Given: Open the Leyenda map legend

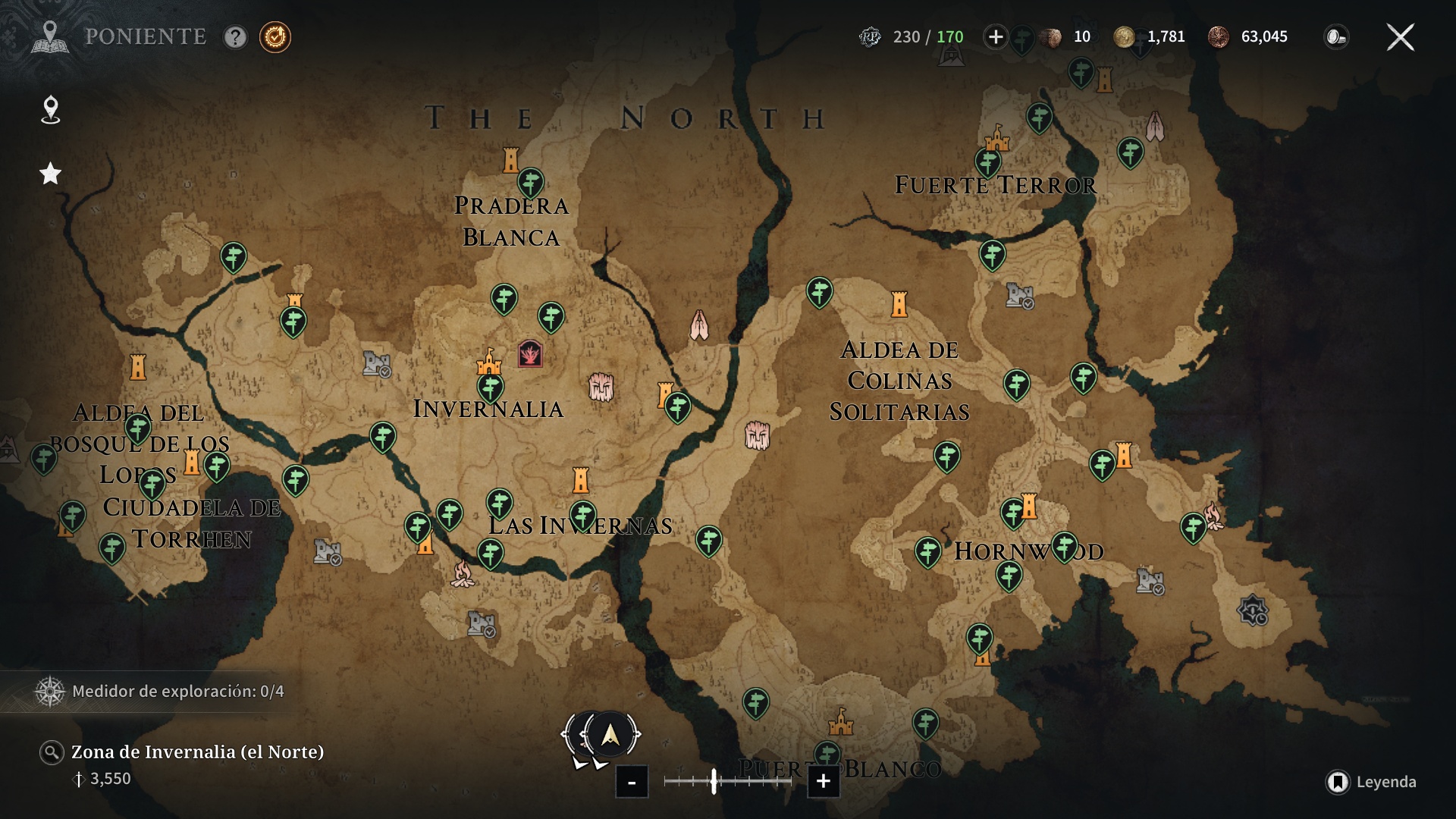Looking at the screenshot, I should point(1371,782).
